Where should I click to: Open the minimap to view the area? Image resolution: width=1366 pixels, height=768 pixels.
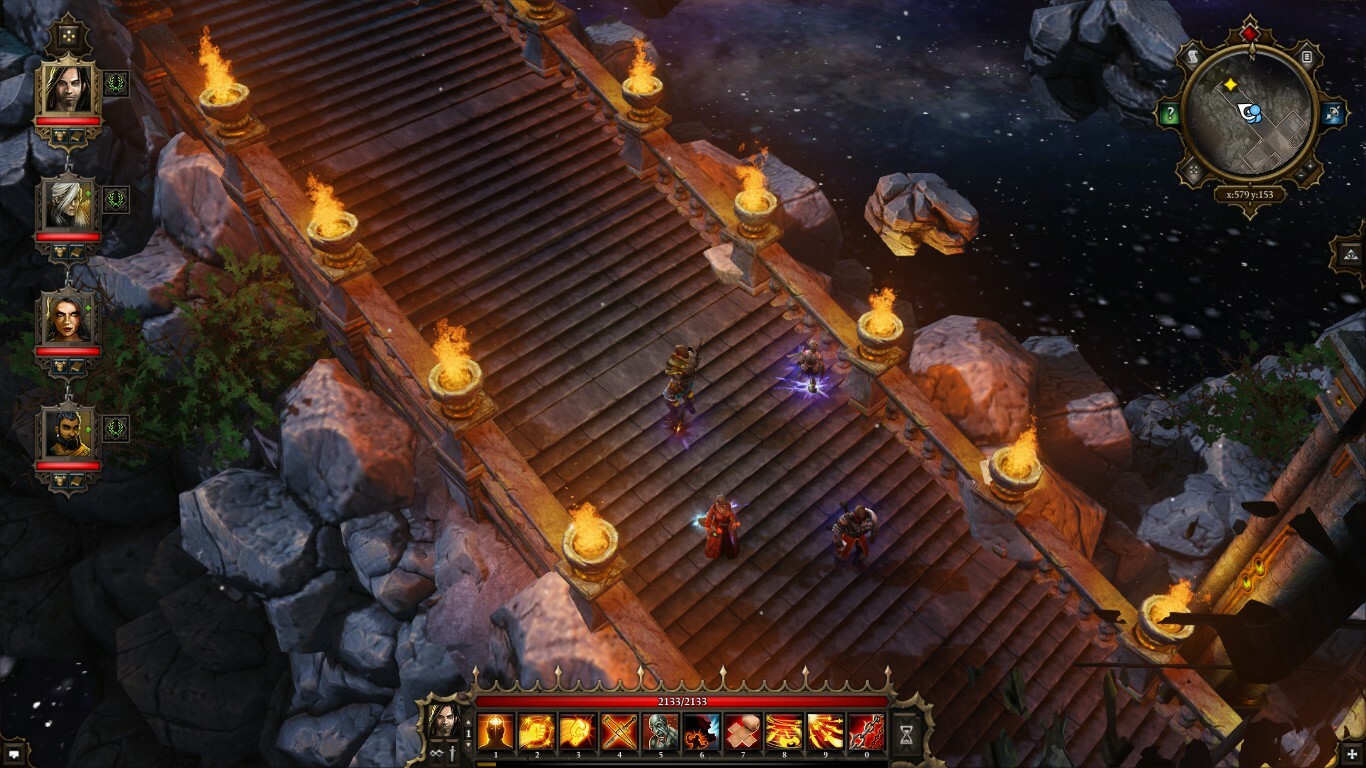[1249, 112]
